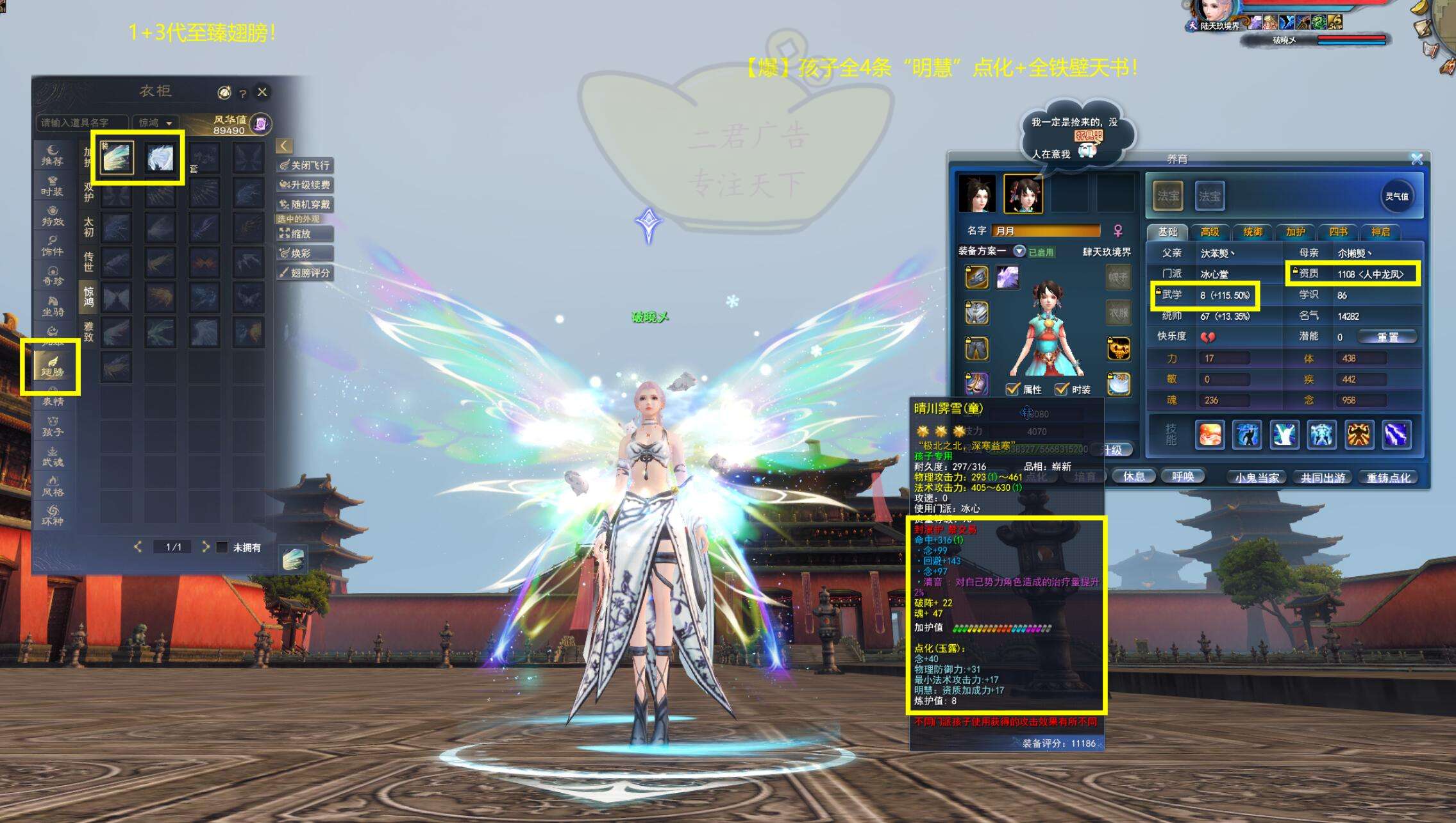Click the 重置 potential reset button
The height and width of the screenshot is (823, 1456).
(x=1387, y=337)
